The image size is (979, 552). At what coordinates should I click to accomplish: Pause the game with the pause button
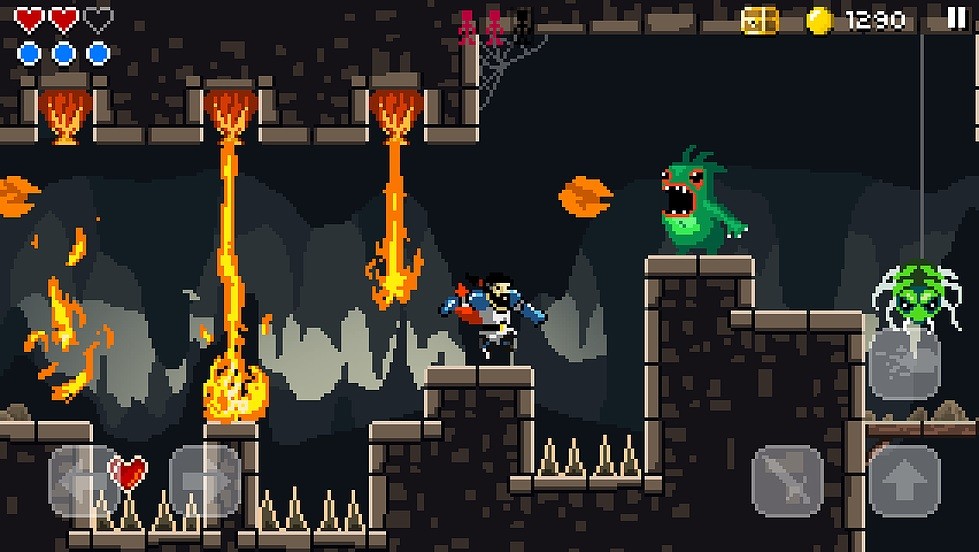(957, 18)
